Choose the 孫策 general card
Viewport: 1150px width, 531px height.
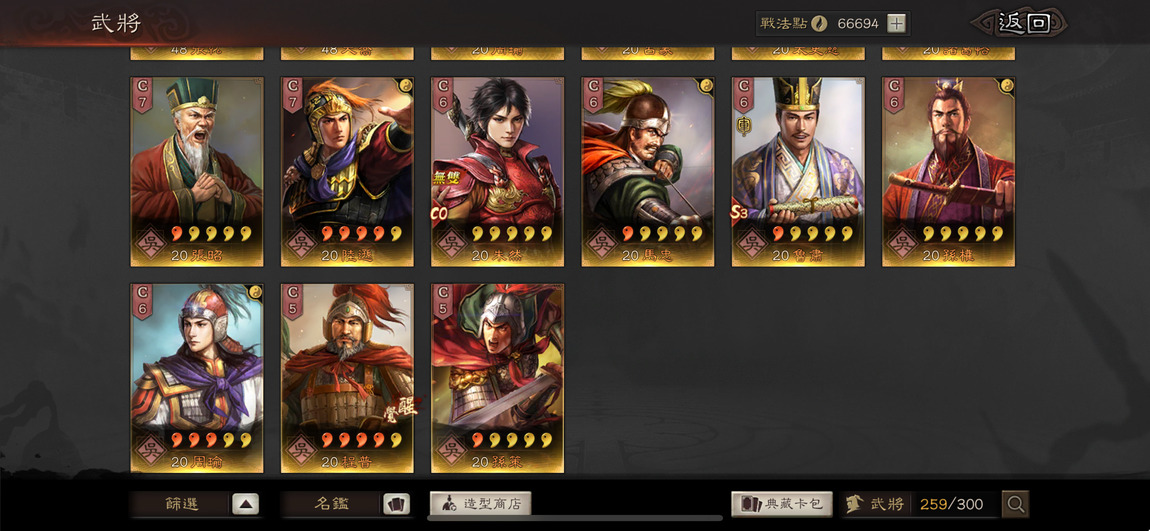pos(497,377)
